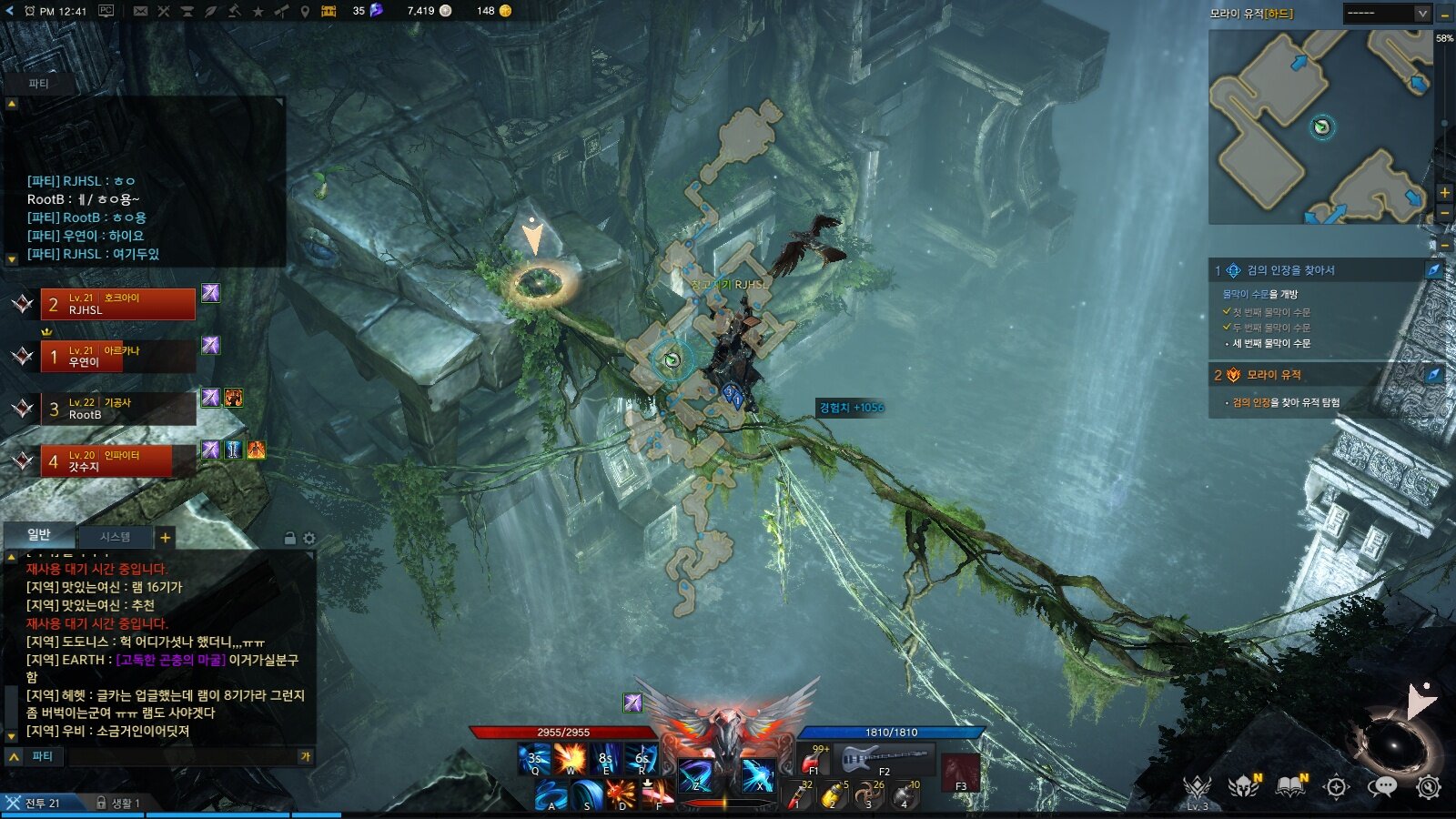Use the Z awakening skill
The height and width of the screenshot is (819, 1456).
click(x=696, y=774)
